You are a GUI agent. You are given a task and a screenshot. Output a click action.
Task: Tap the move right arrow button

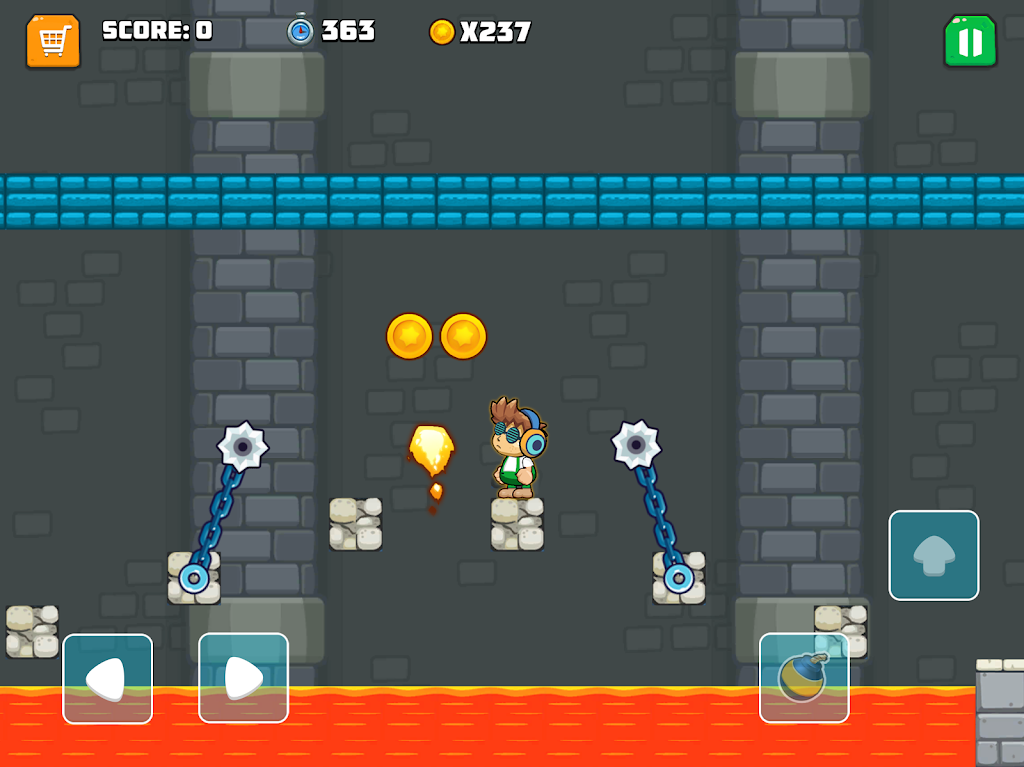[243, 678]
